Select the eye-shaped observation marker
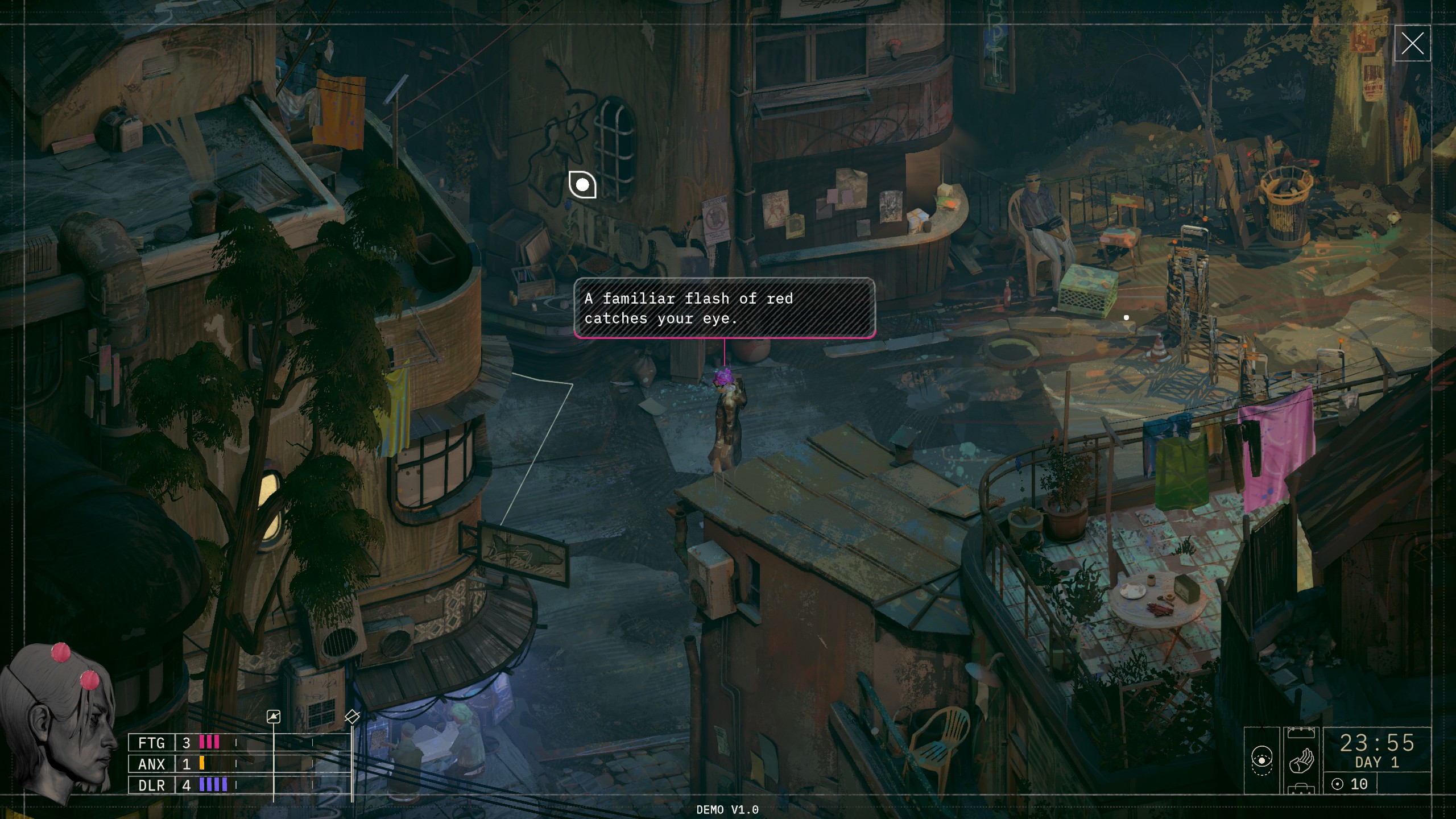Screen dimensions: 1456x819 click(x=582, y=185)
